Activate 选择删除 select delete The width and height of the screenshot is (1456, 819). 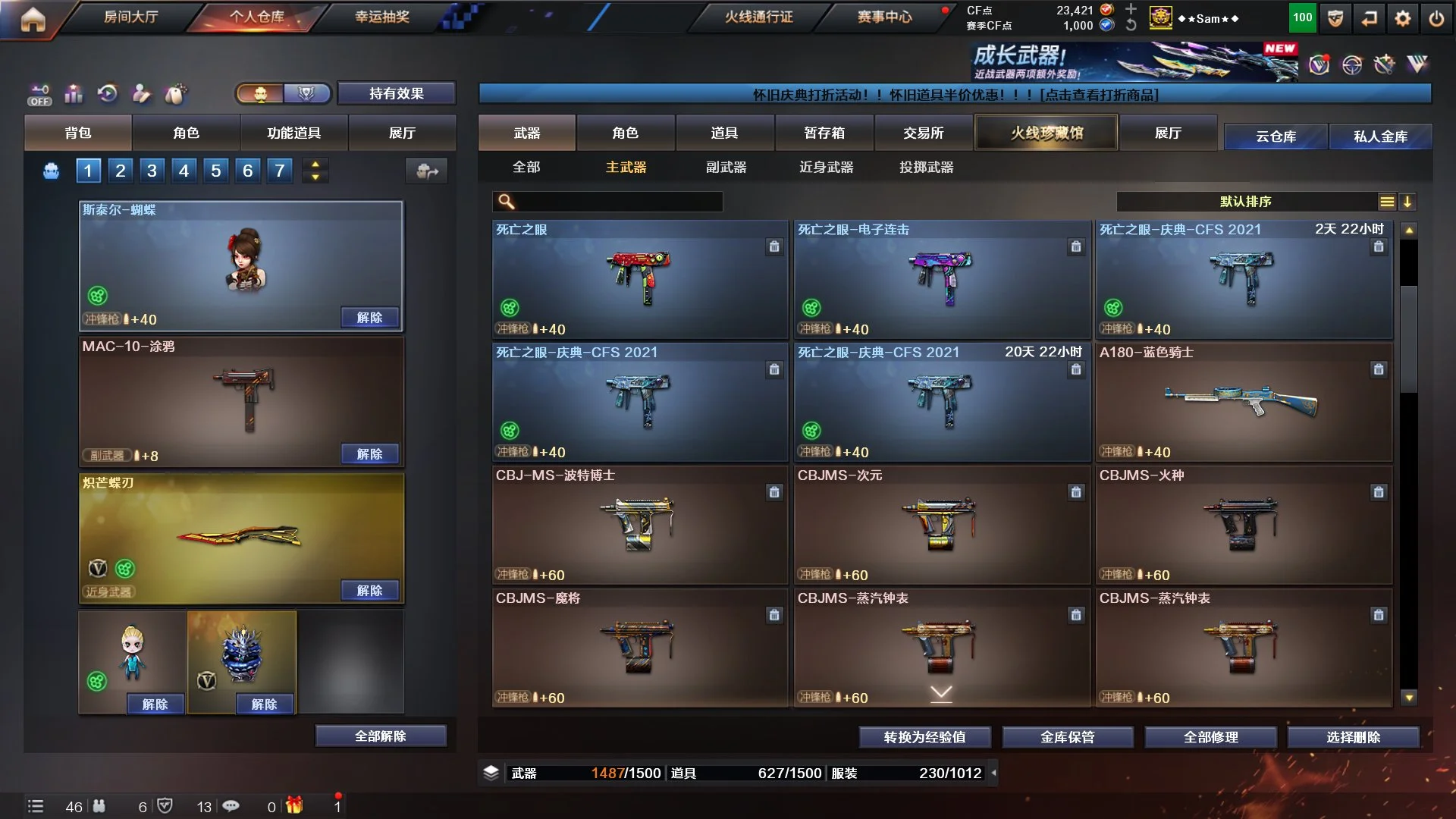pyautogui.click(x=1353, y=737)
